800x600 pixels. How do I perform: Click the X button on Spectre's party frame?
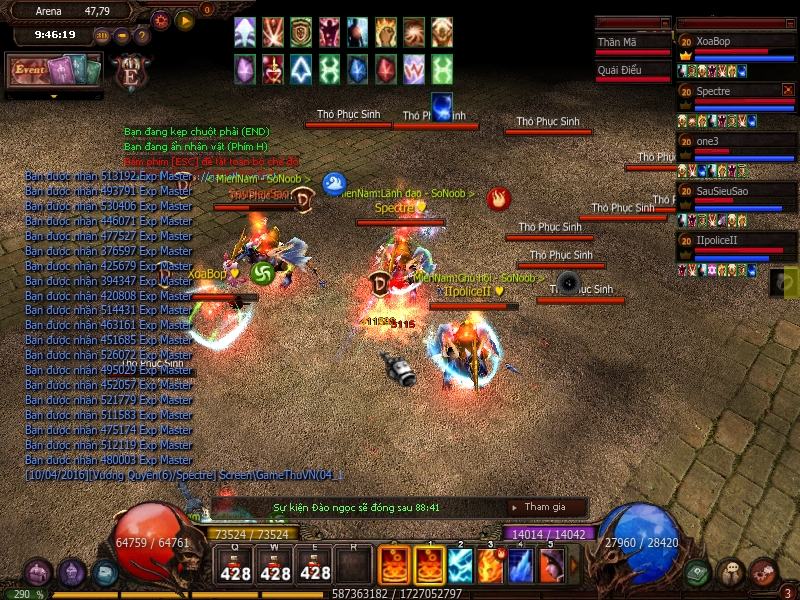[x=788, y=90]
